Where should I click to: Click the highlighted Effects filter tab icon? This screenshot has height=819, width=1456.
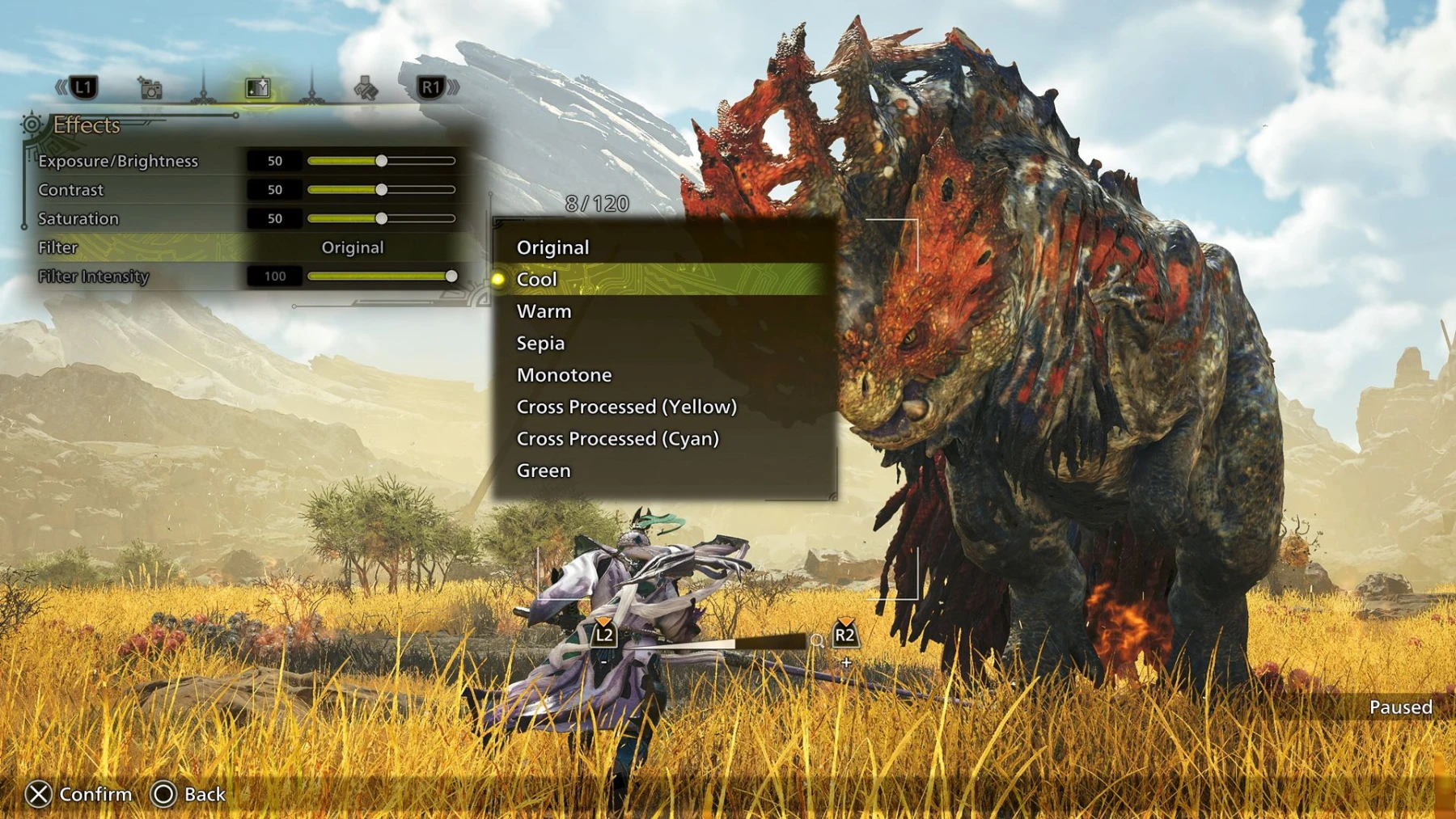pyautogui.click(x=257, y=89)
